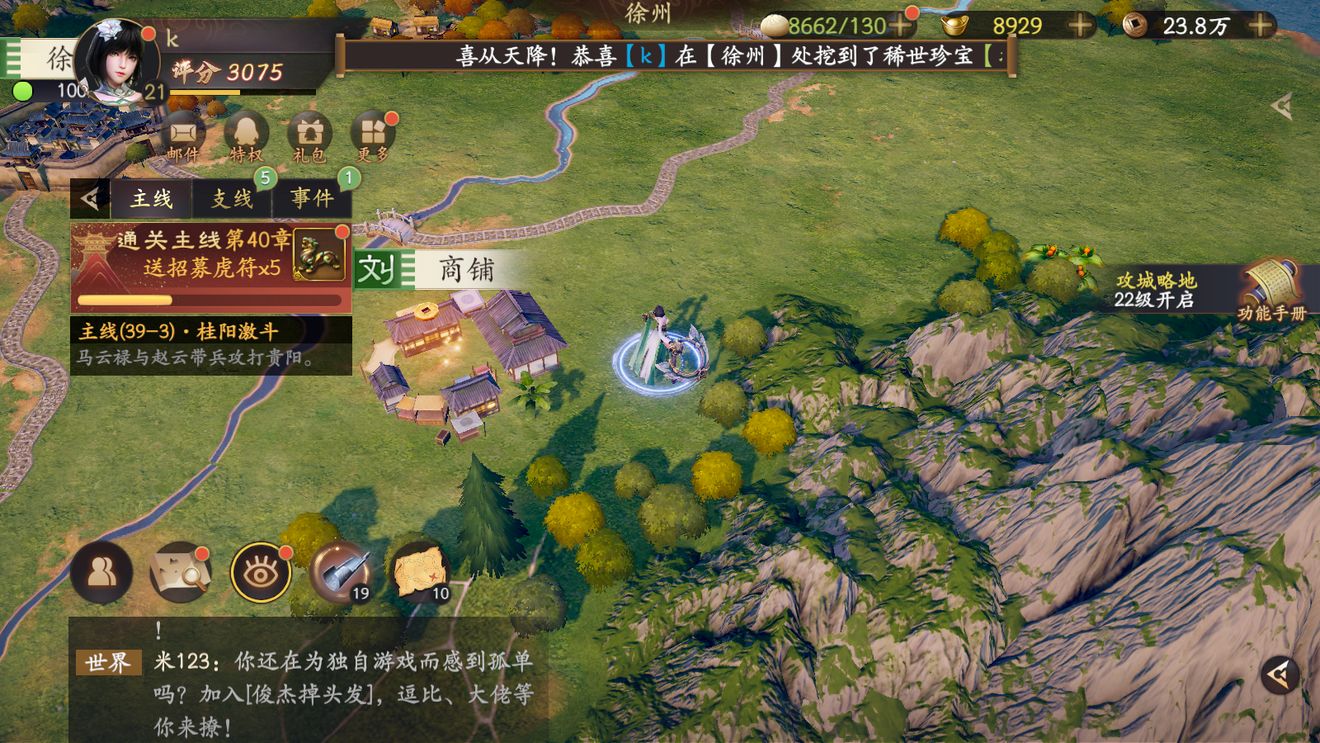Open the map search icon with red badge
This screenshot has height=743, width=1320.
tap(178, 570)
